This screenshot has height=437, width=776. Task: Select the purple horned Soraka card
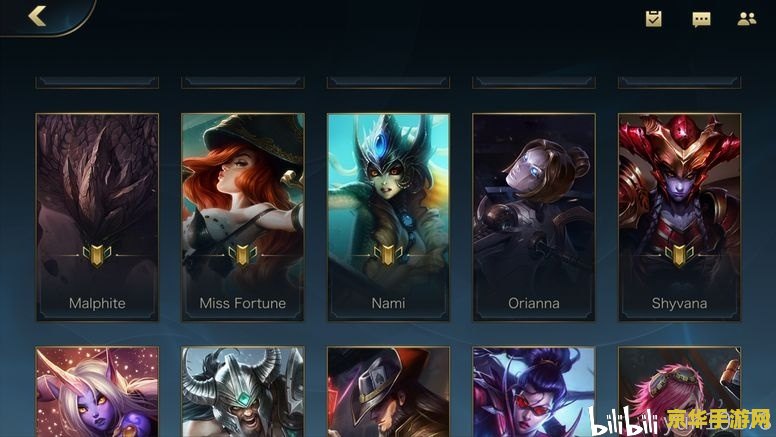(97, 392)
